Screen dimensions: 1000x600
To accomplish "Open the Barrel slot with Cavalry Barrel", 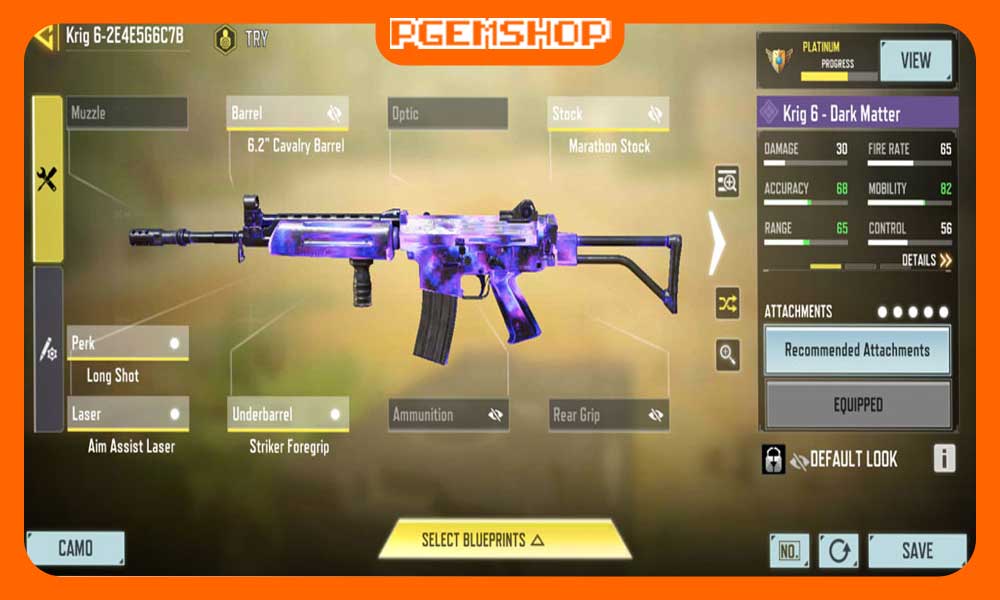I will click(x=287, y=114).
